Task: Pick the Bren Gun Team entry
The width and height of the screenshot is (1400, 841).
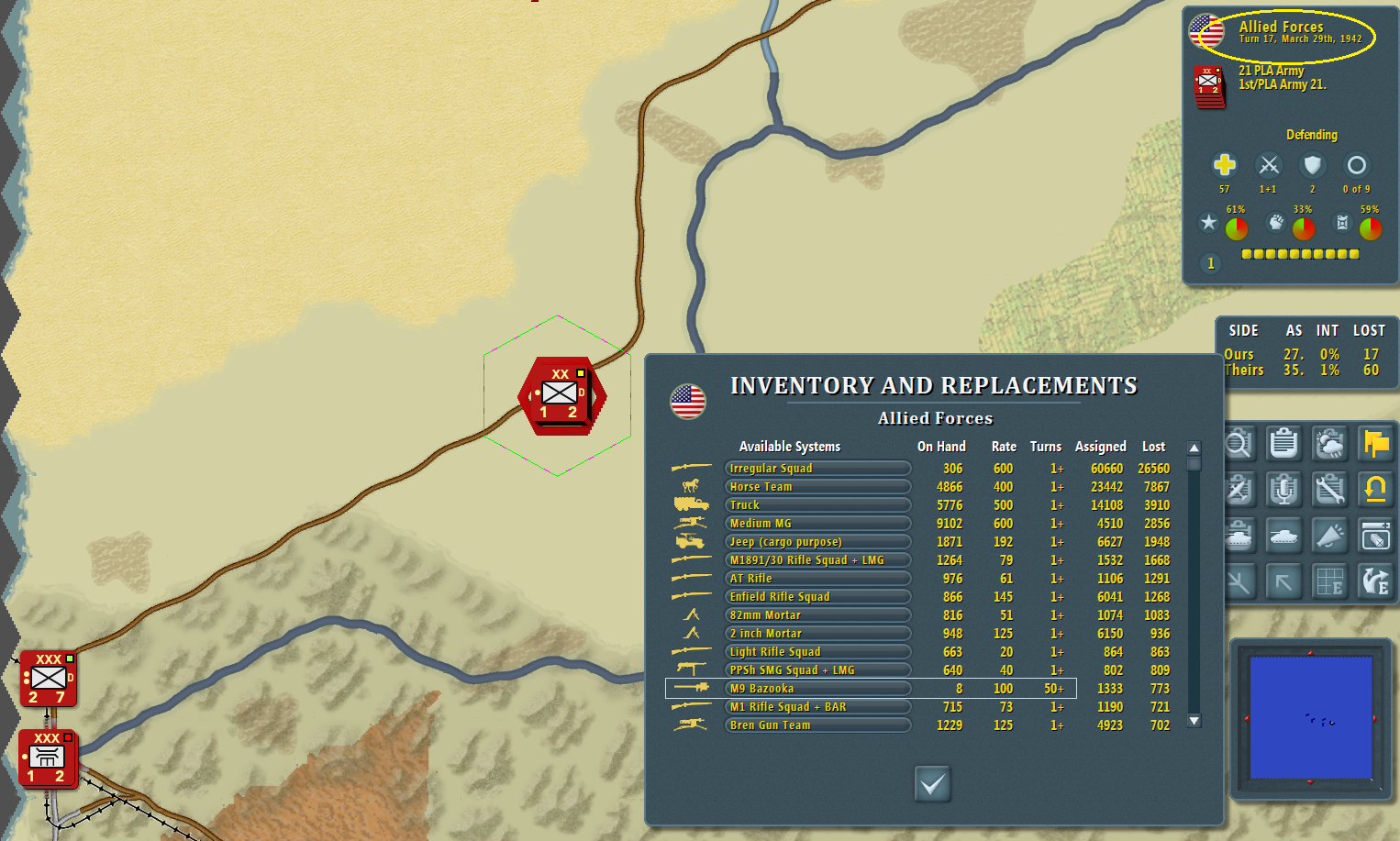Action: (817, 725)
